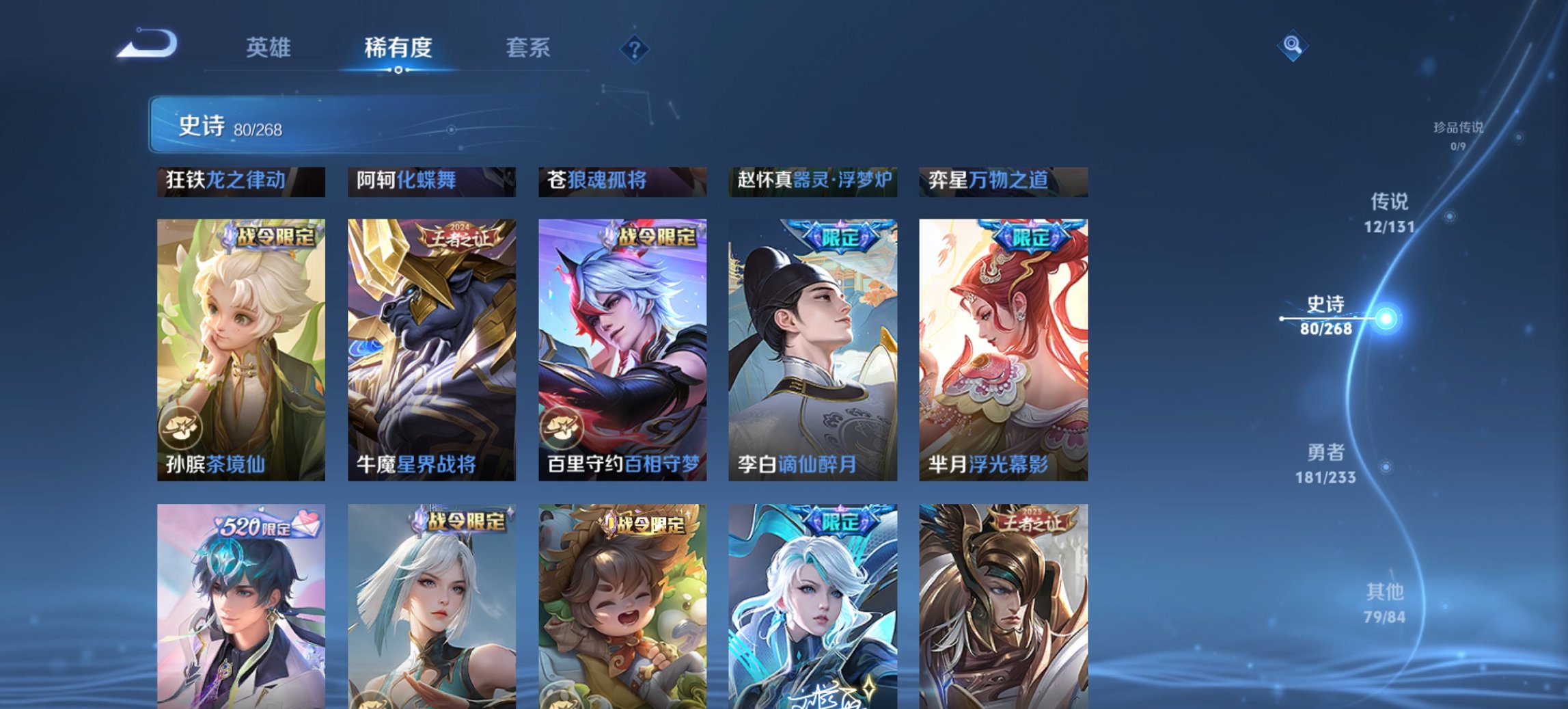Open the 苍狼魂孤将 category entry
Viewport: 1568px width, 709px height.
(620, 181)
